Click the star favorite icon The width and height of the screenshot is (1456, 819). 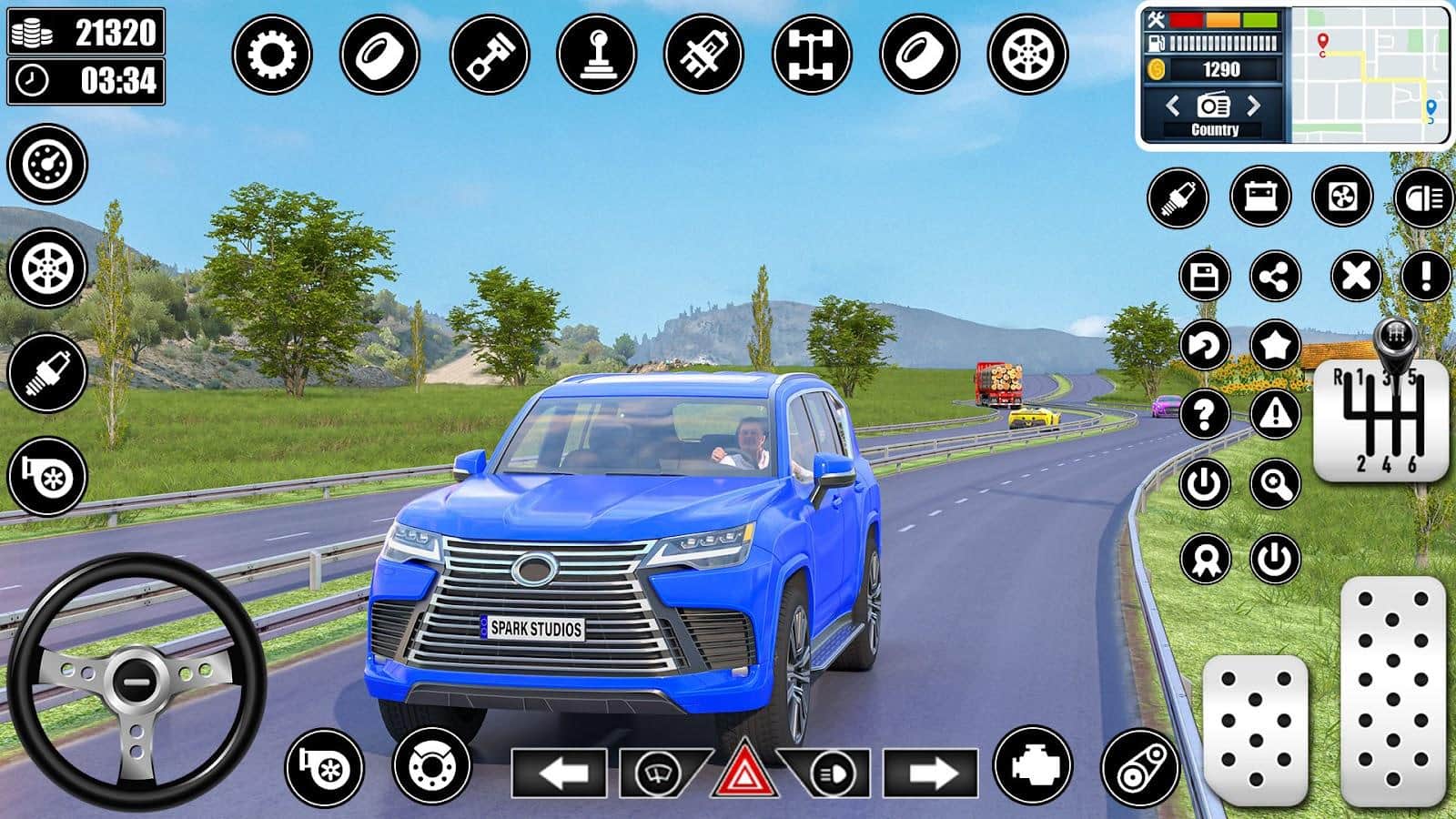pos(1275,345)
